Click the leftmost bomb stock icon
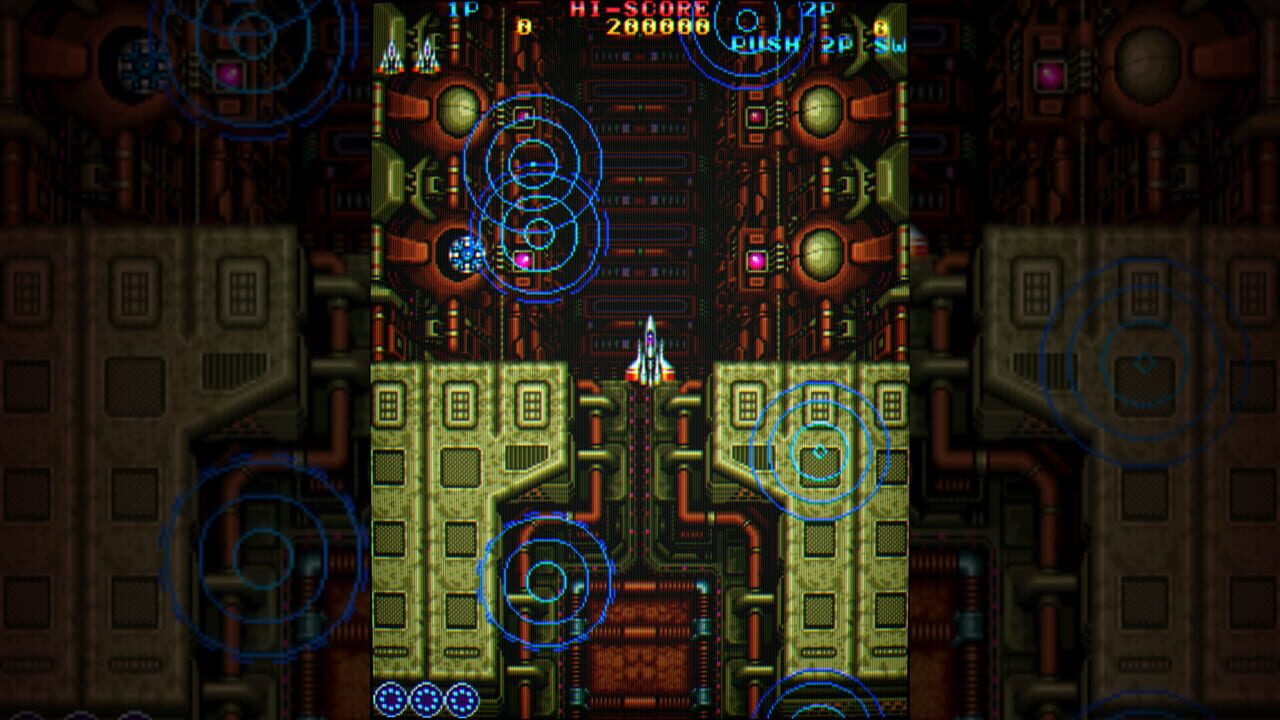This screenshot has height=720, width=1280. tap(389, 700)
